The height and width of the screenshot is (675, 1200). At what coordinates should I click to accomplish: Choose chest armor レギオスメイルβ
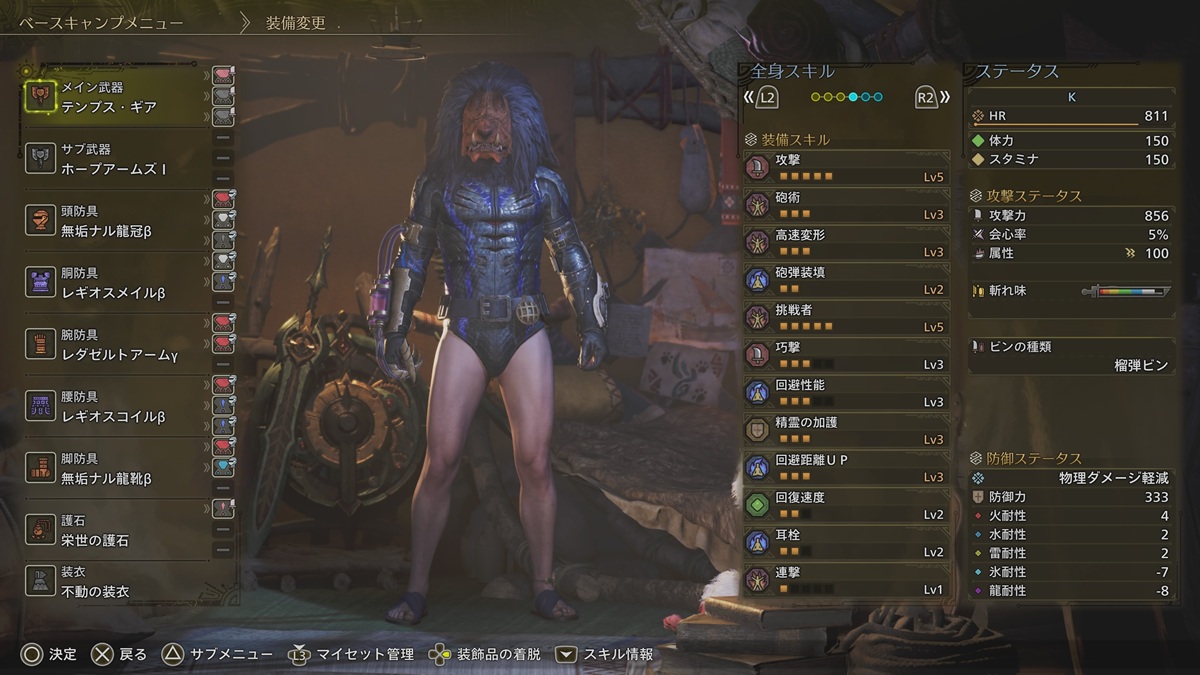[115, 284]
